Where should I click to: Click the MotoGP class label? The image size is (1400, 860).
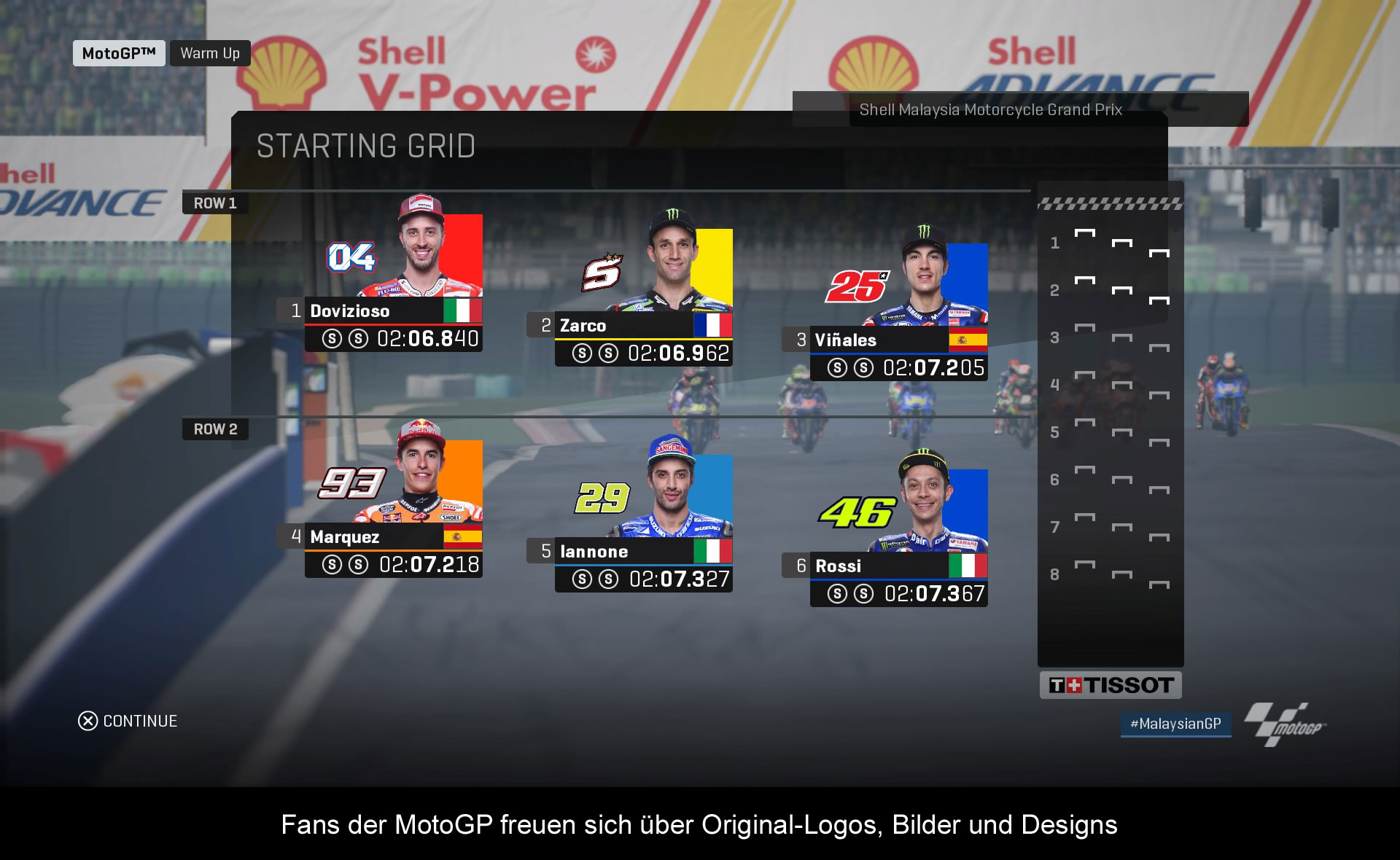119,53
